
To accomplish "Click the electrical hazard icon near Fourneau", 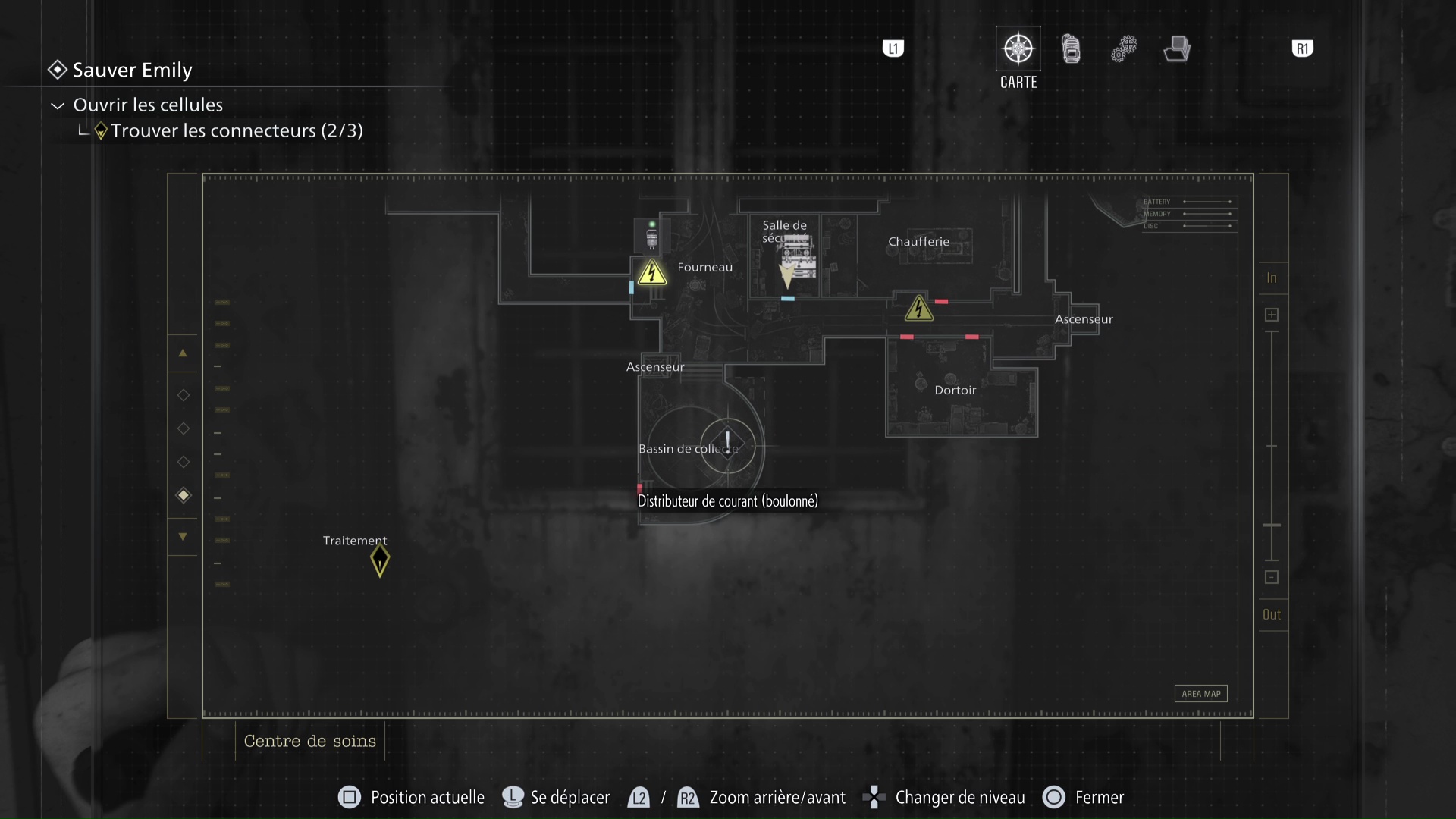I will 652,273.
